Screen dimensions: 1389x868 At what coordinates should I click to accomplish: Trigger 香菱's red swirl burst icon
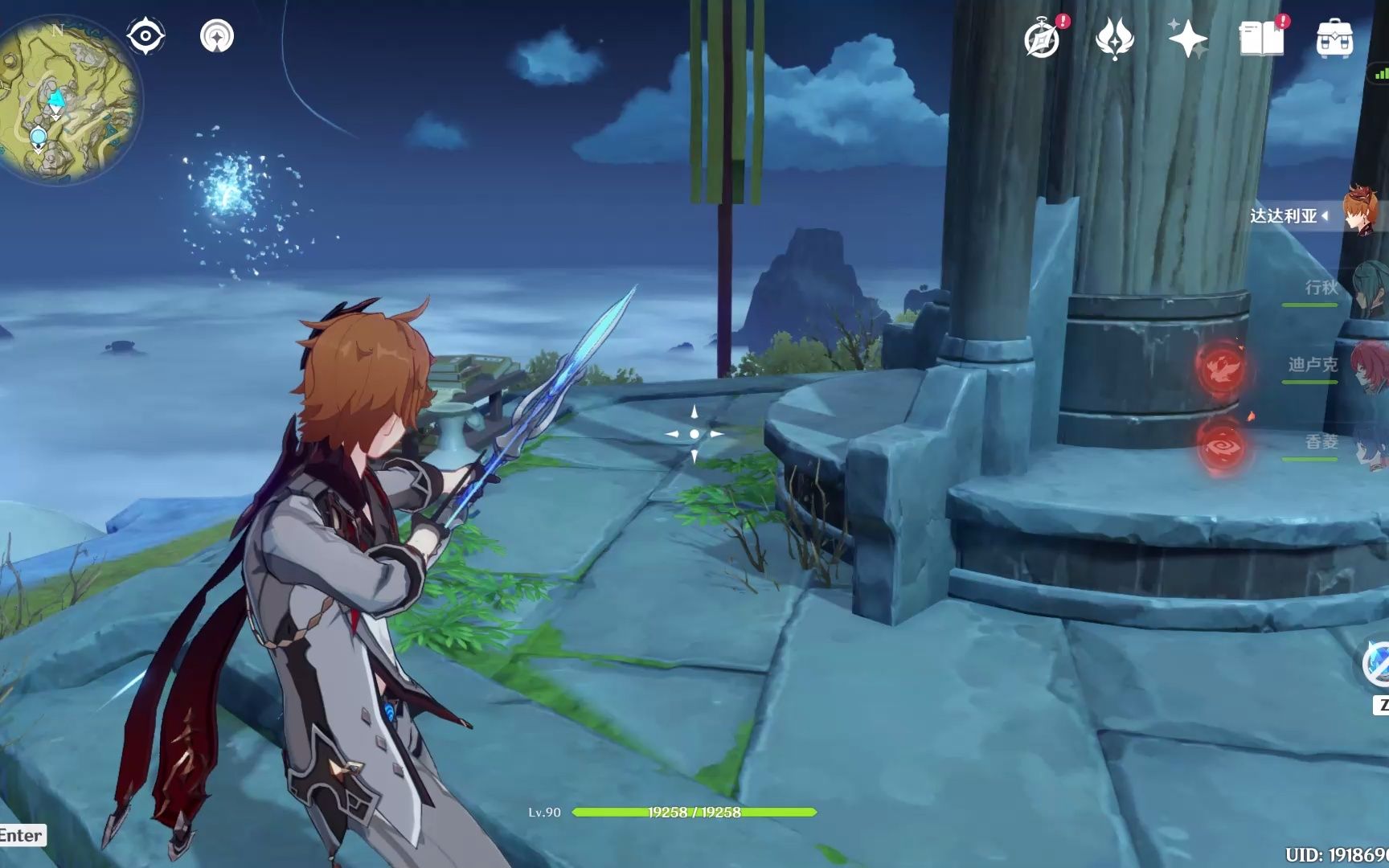tap(1221, 444)
